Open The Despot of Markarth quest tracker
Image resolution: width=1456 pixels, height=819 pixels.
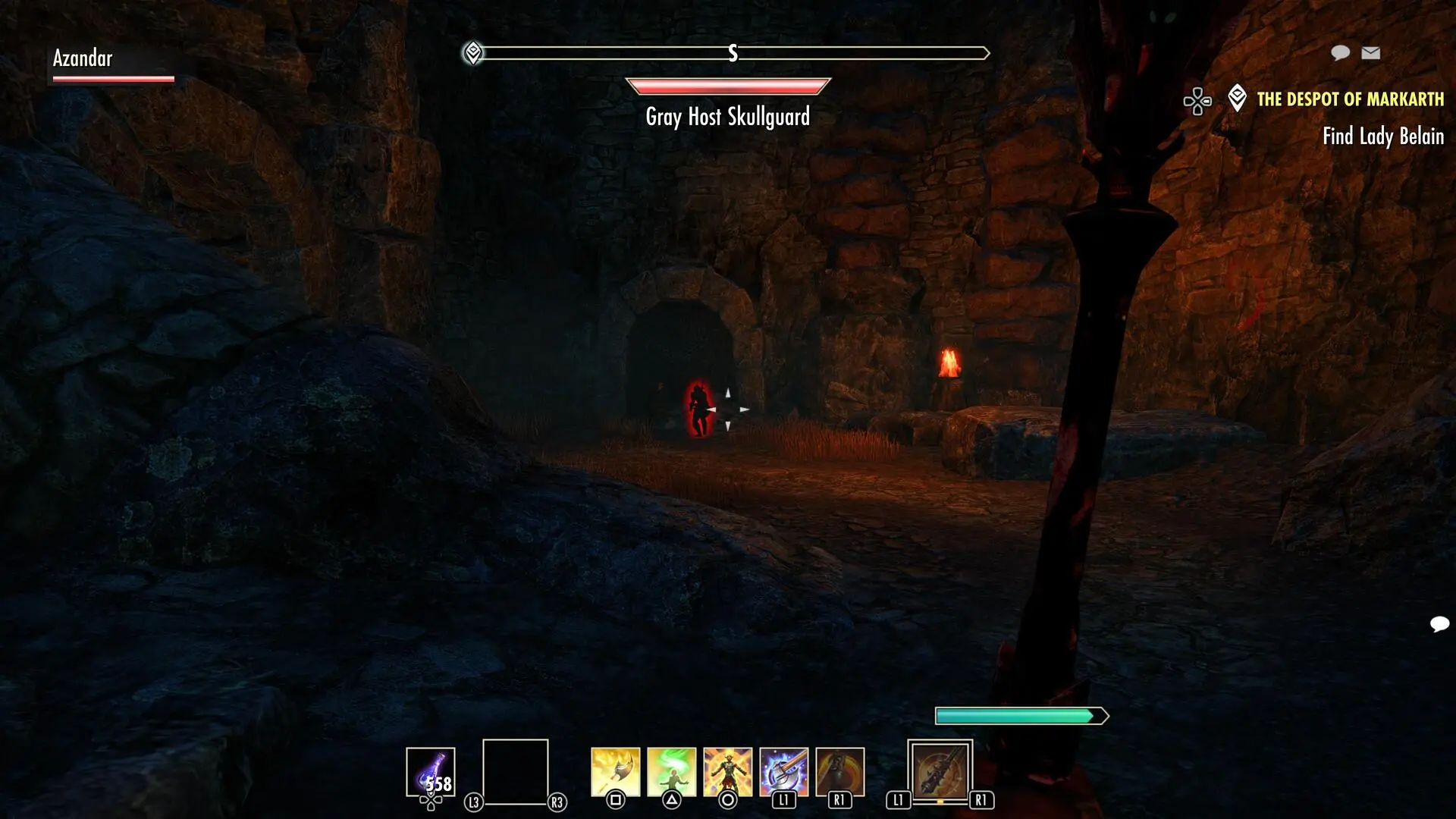(x=1350, y=99)
